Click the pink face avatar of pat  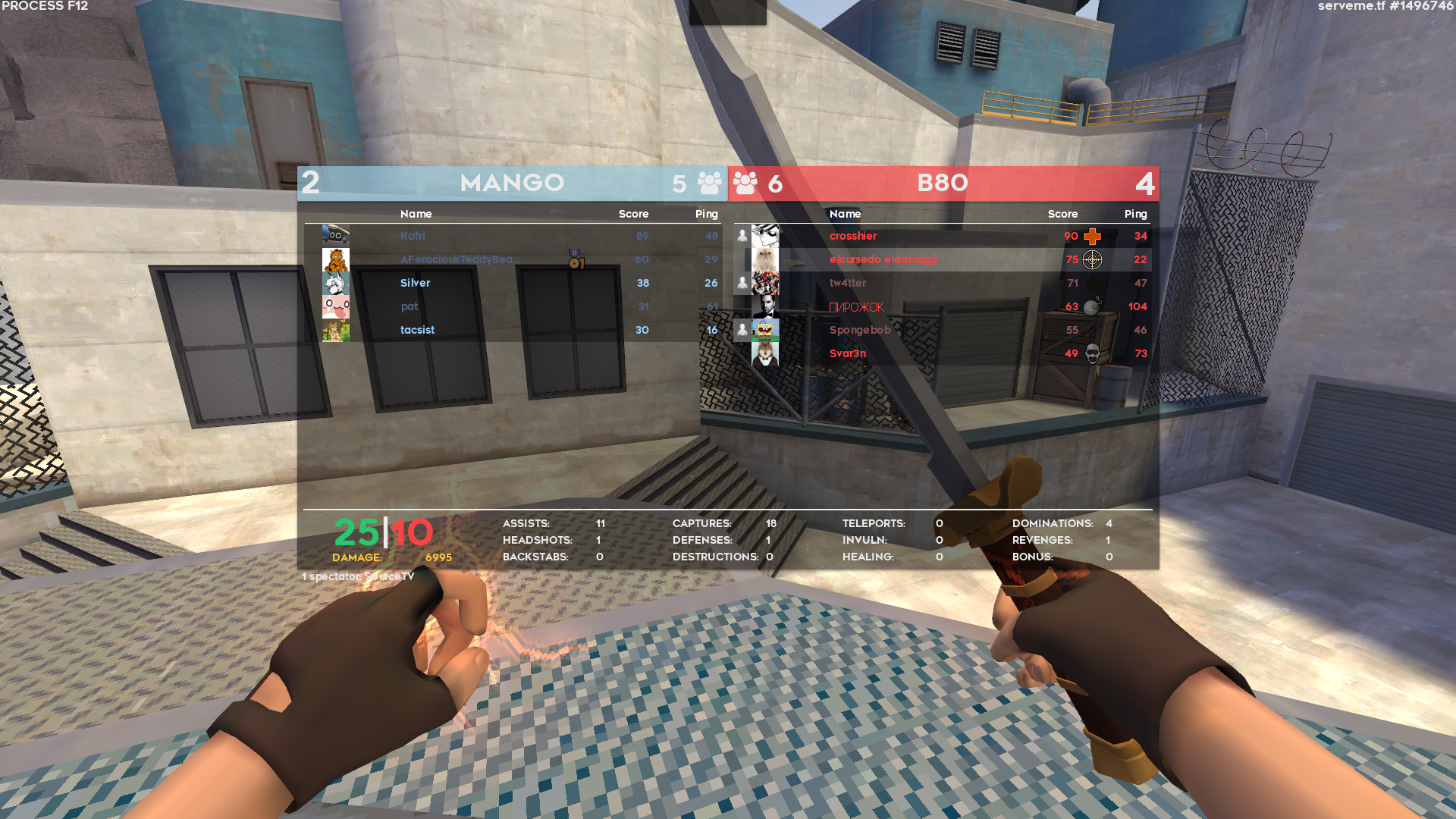[335, 307]
